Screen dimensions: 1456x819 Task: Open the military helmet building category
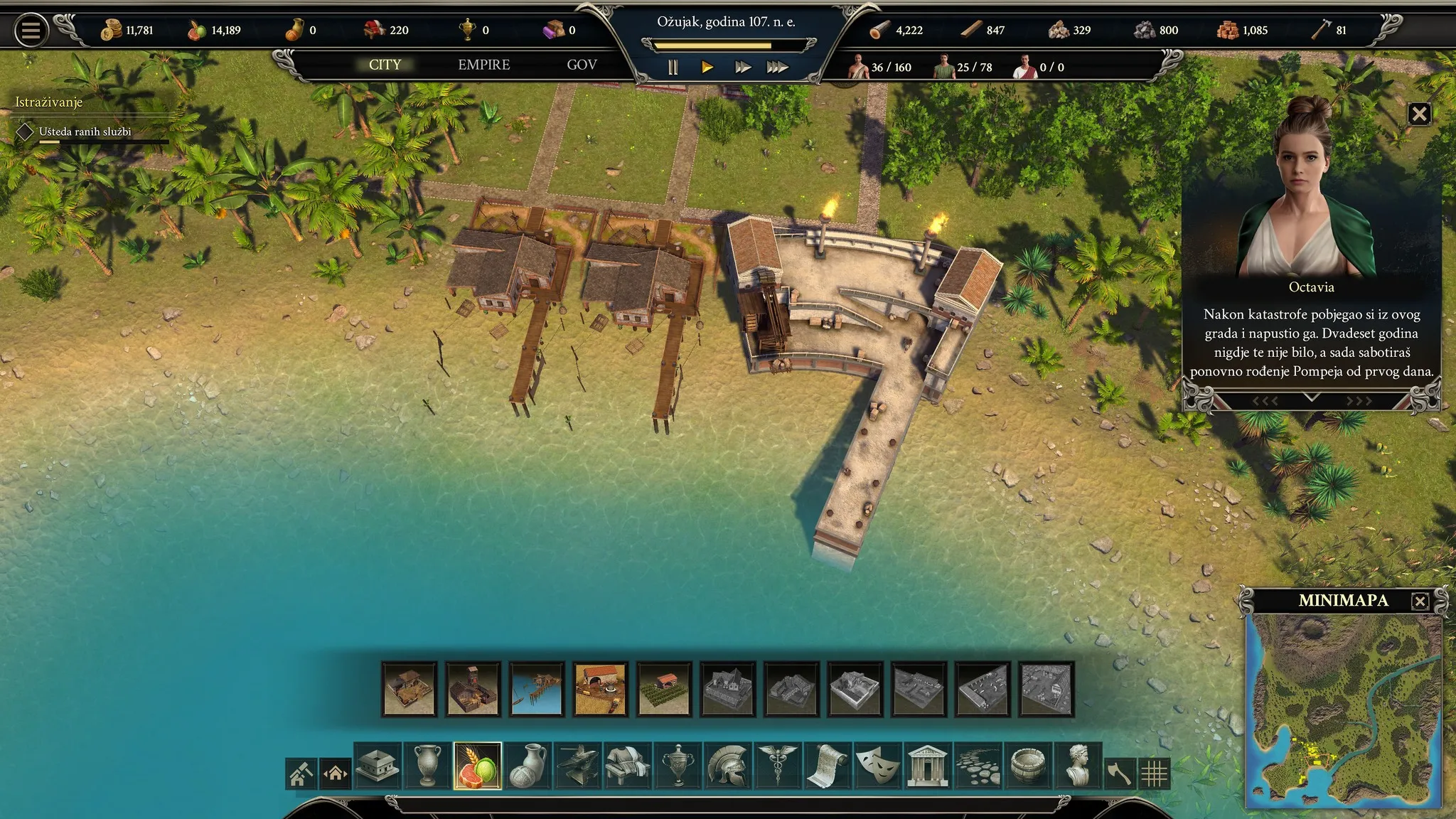(727, 766)
